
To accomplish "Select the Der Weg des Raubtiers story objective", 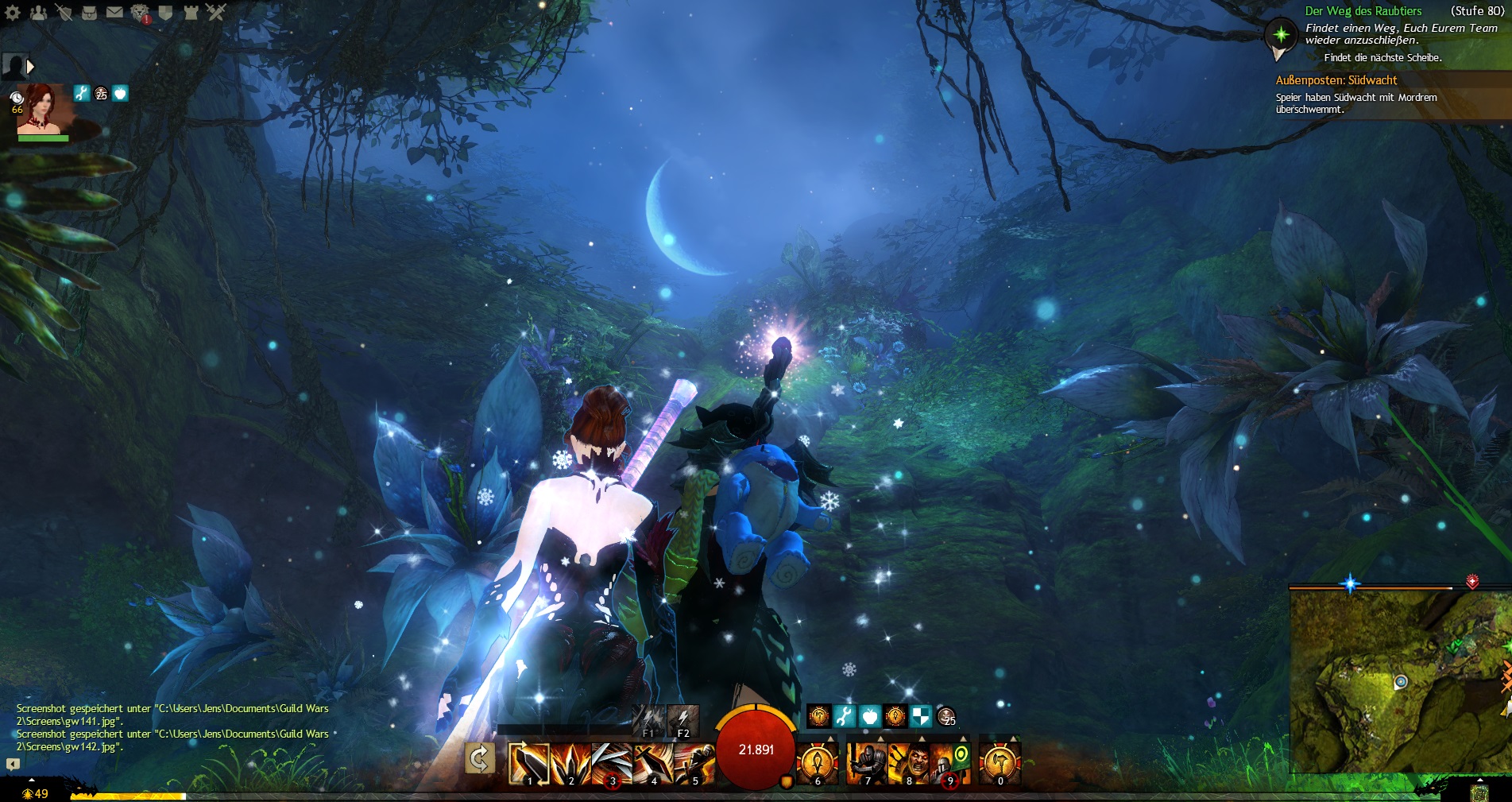I will pos(1363,11).
